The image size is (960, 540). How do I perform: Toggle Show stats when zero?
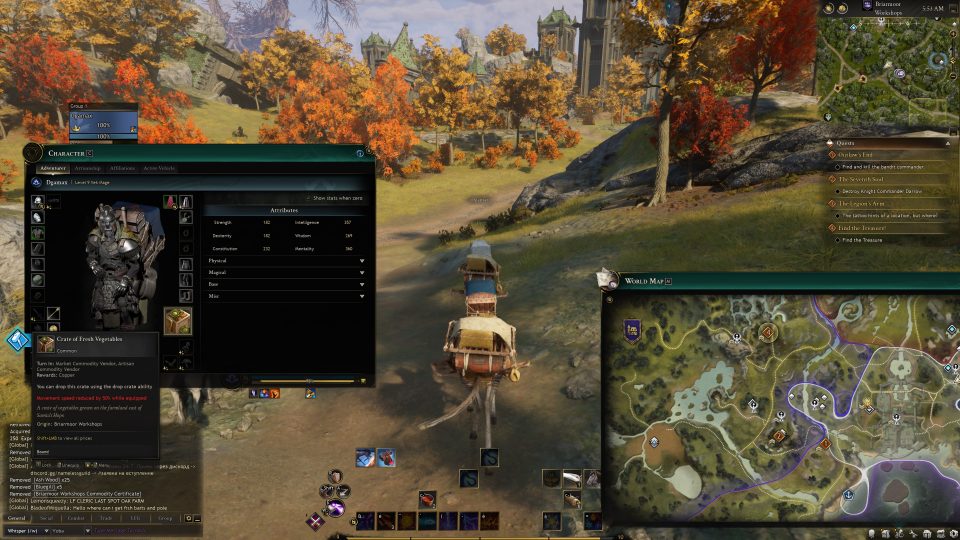click(310, 198)
